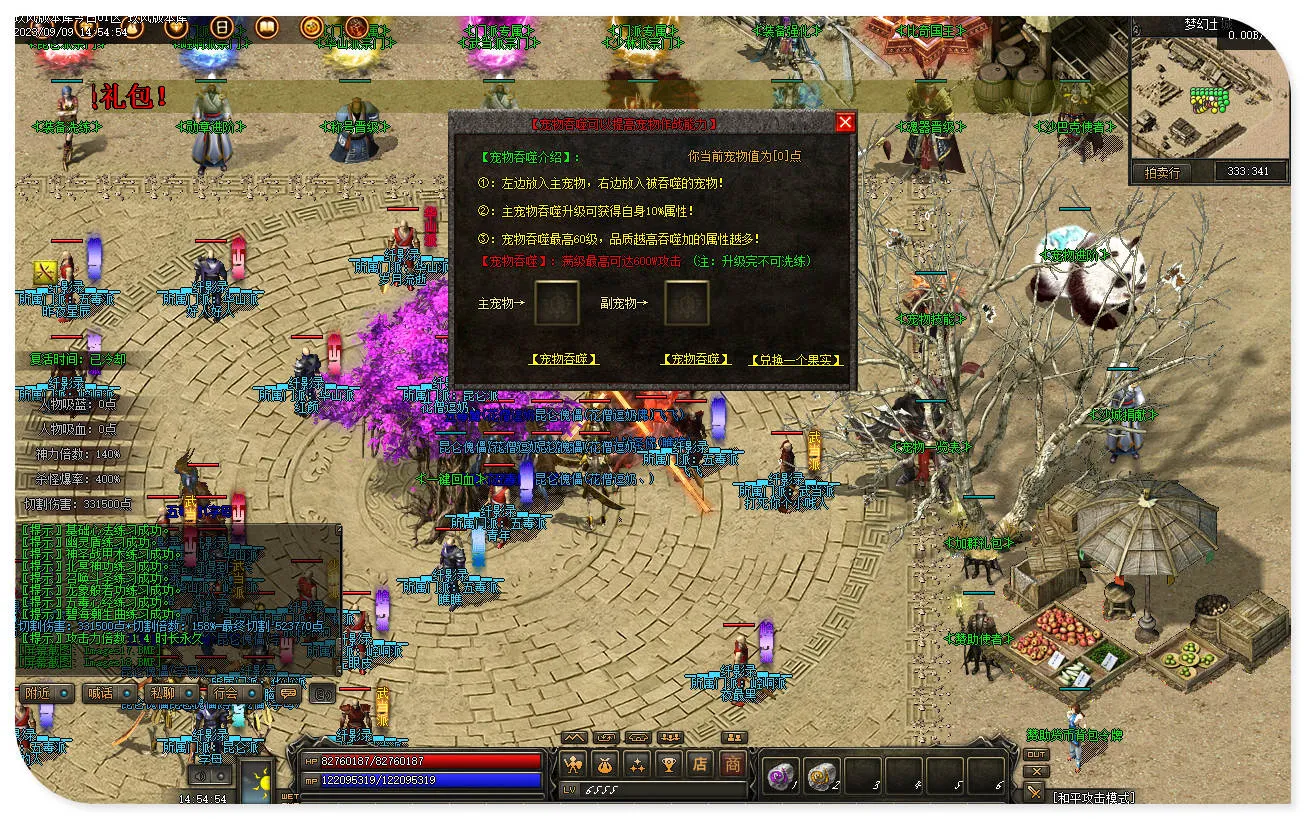This screenshot has width=1306, height=819.
Task: Toggle the 私聊 private chat channel
Action: tap(168, 693)
